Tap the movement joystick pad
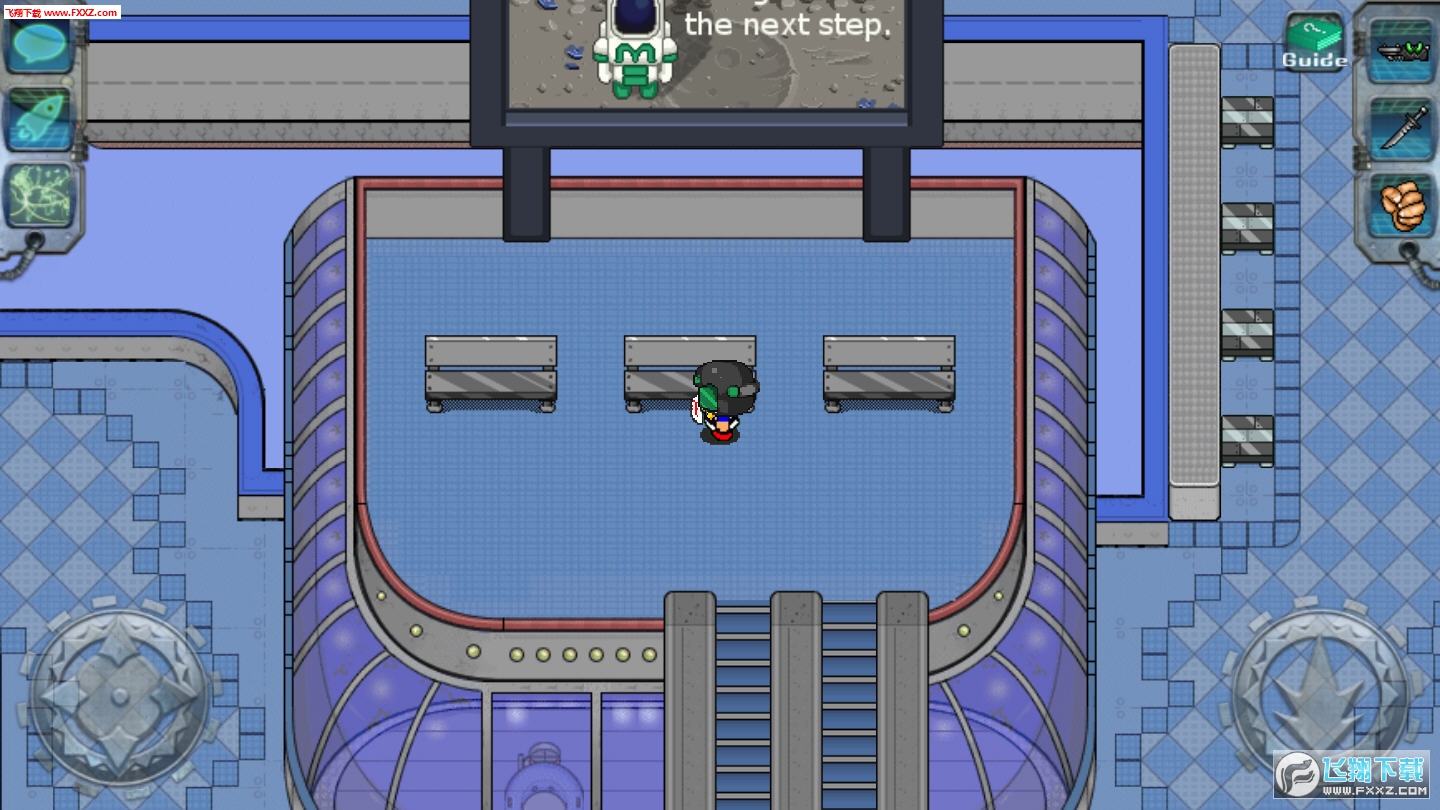This screenshot has width=1440, height=810. pos(118,693)
